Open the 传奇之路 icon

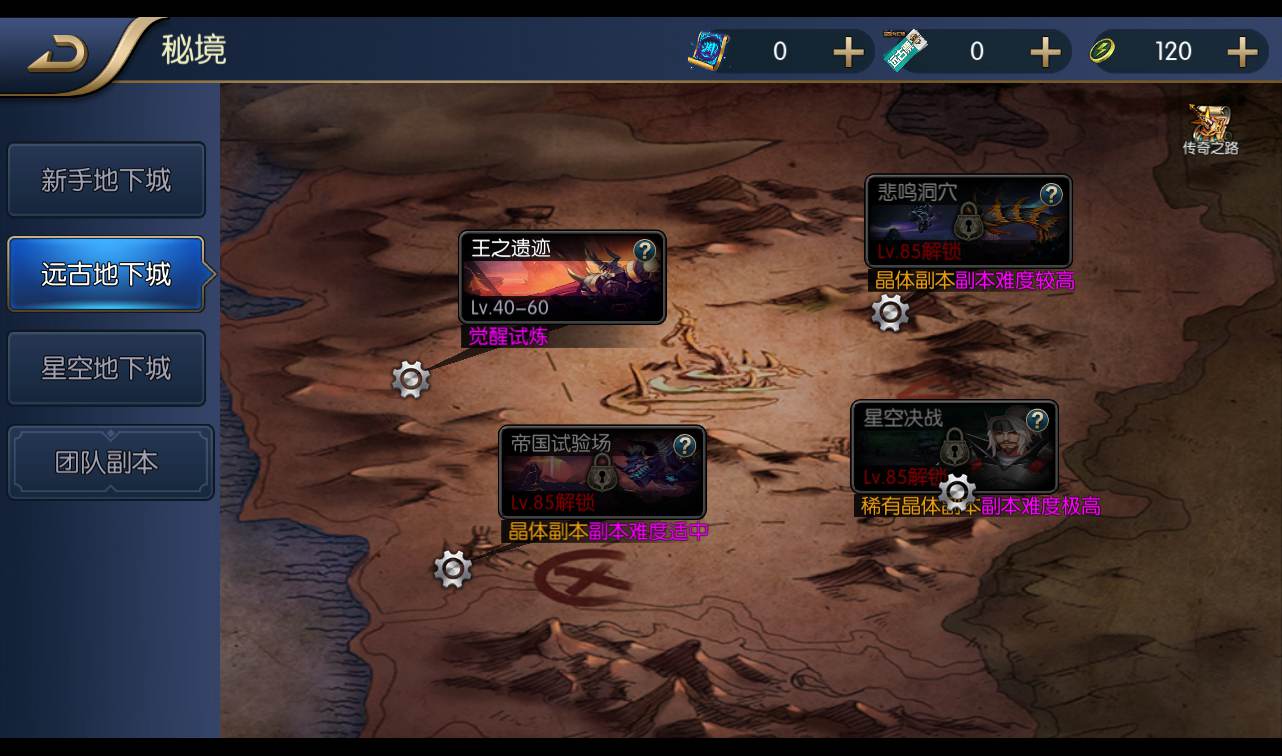[1210, 130]
